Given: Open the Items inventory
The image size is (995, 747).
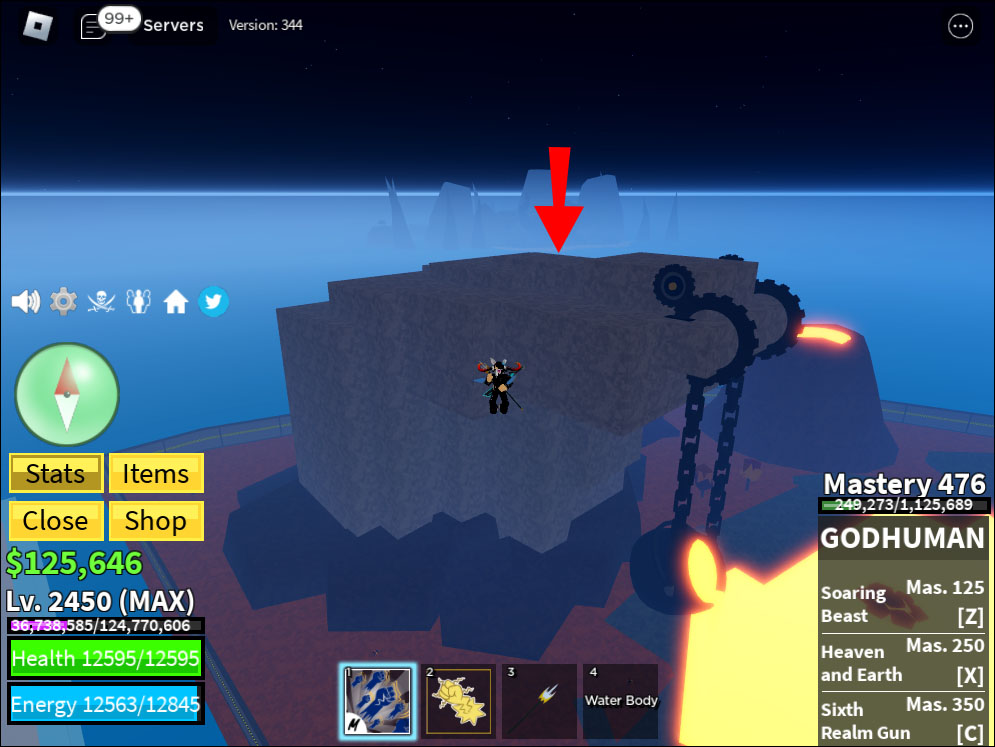Looking at the screenshot, I should tap(156, 473).
